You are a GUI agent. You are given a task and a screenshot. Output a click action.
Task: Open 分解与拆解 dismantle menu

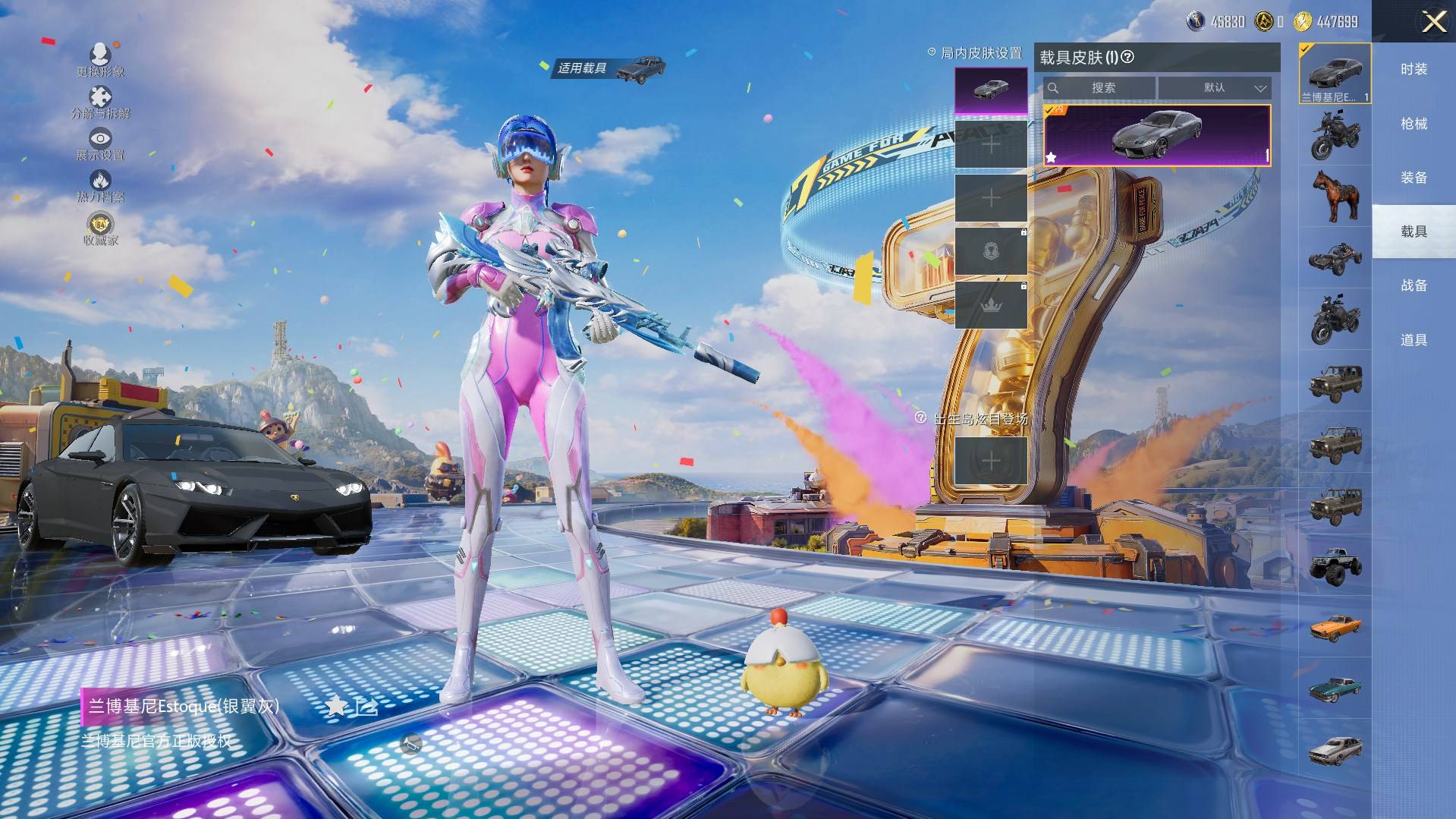click(100, 102)
